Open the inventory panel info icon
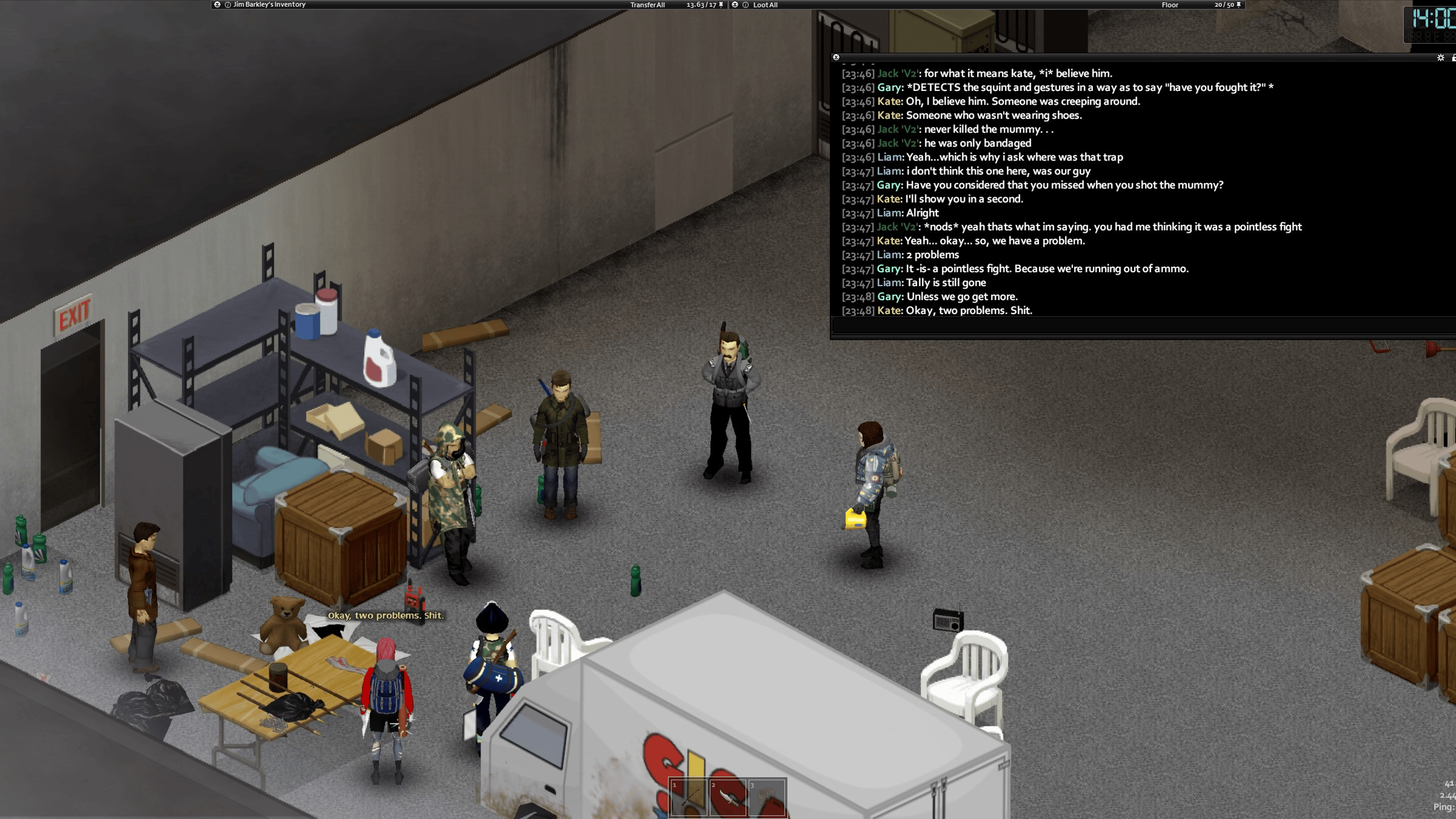Image resolution: width=1456 pixels, height=819 pixels. pos(228,5)
